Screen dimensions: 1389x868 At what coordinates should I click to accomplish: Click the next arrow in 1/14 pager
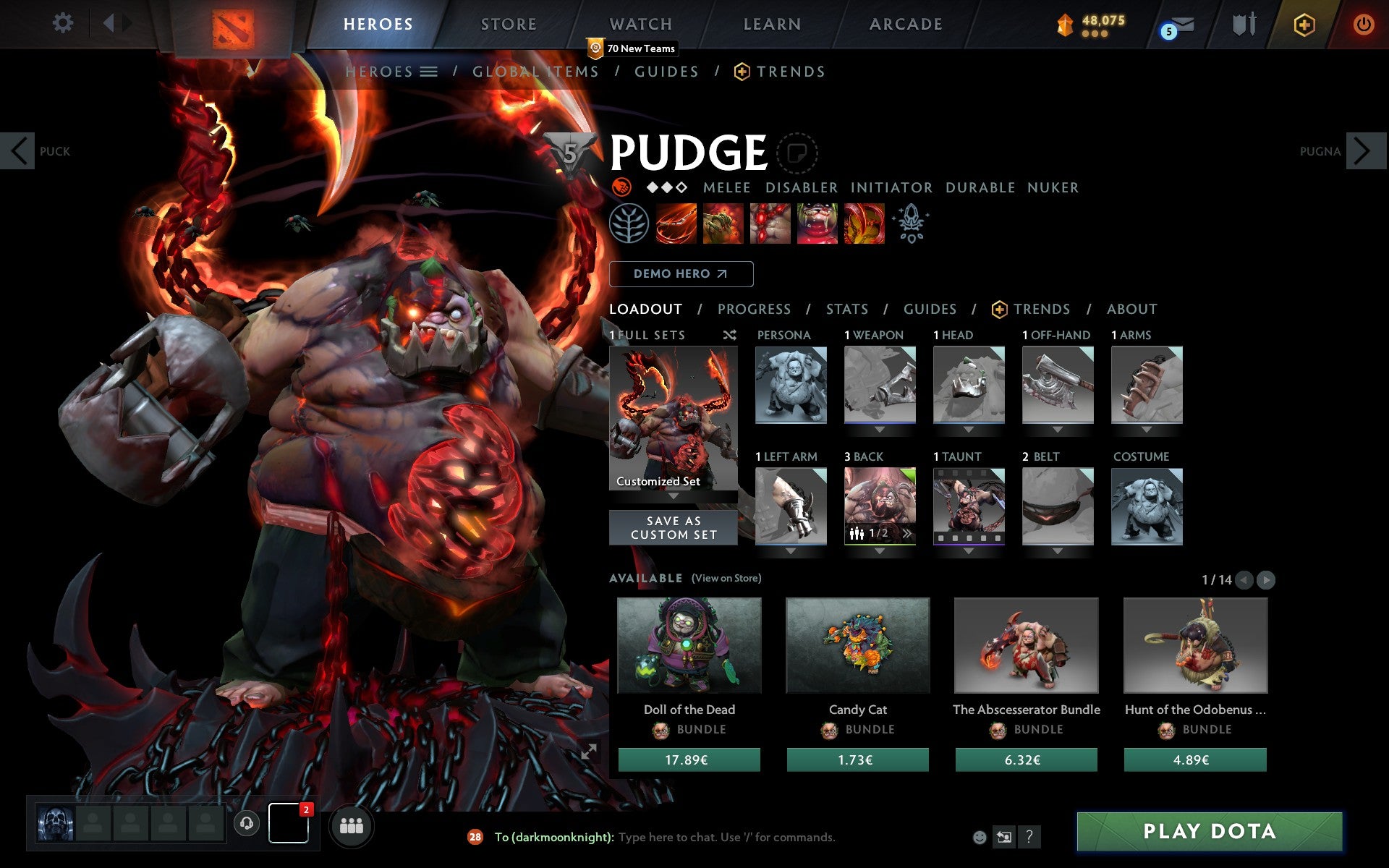tap(1265, 579)
